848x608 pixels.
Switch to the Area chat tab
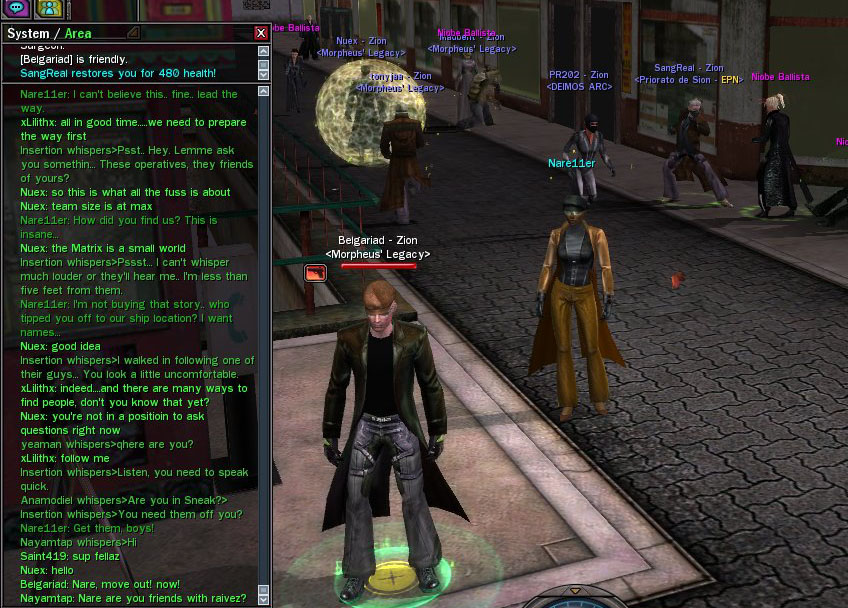click(x=78, y=34)
